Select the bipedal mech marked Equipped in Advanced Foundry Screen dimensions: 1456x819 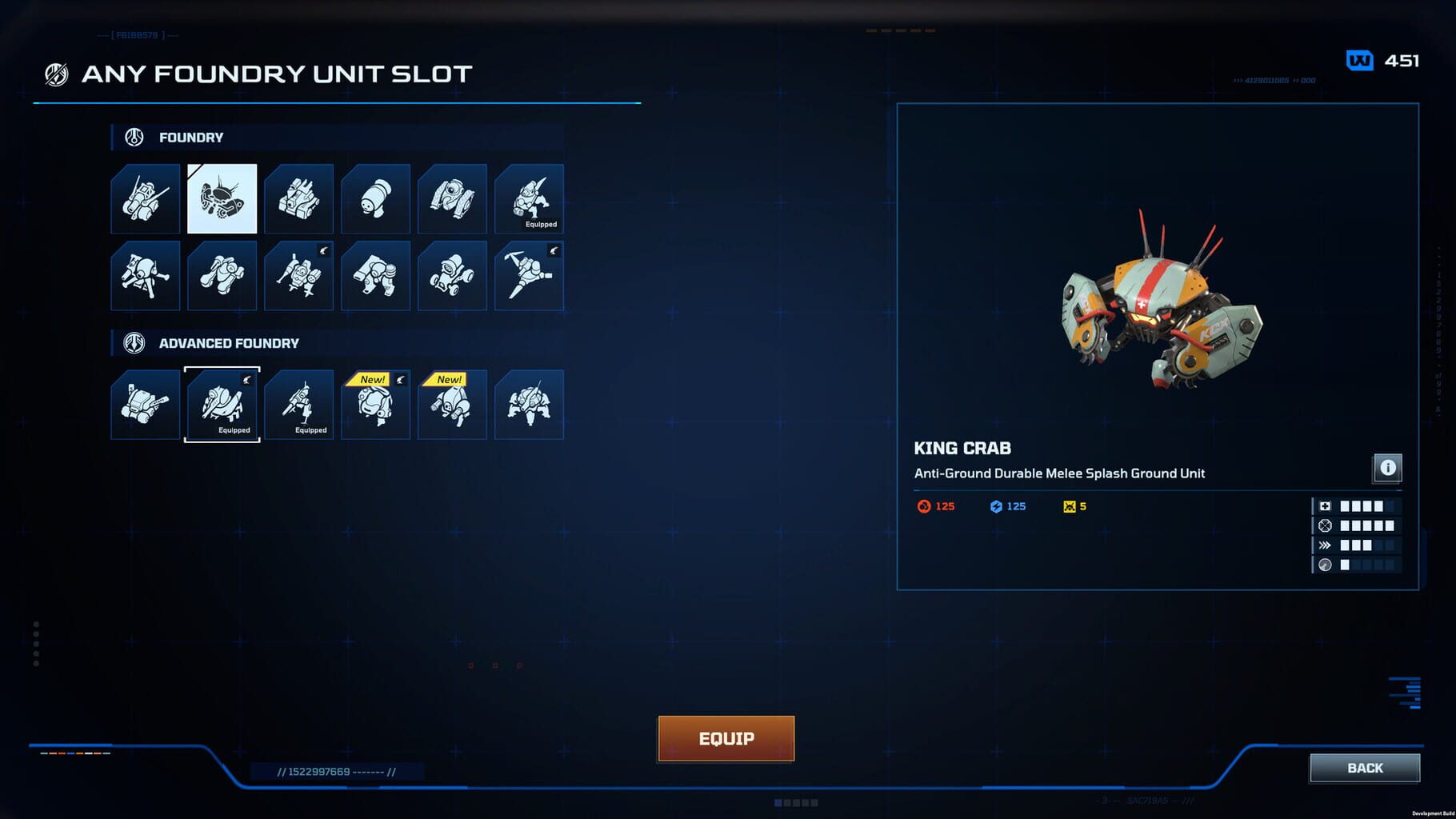[x=299, y=404]
